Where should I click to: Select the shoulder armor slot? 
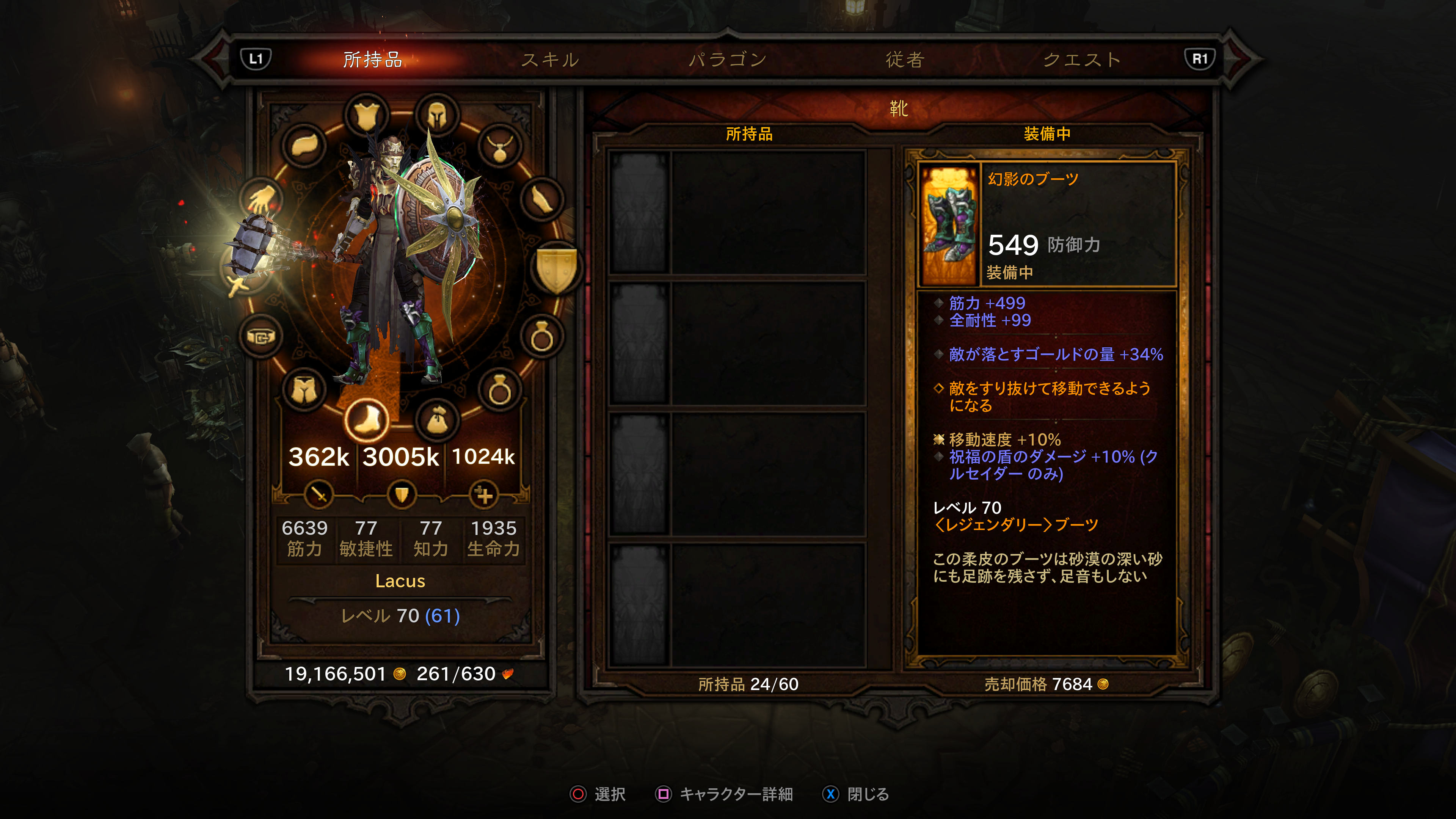tap(305, 146)
